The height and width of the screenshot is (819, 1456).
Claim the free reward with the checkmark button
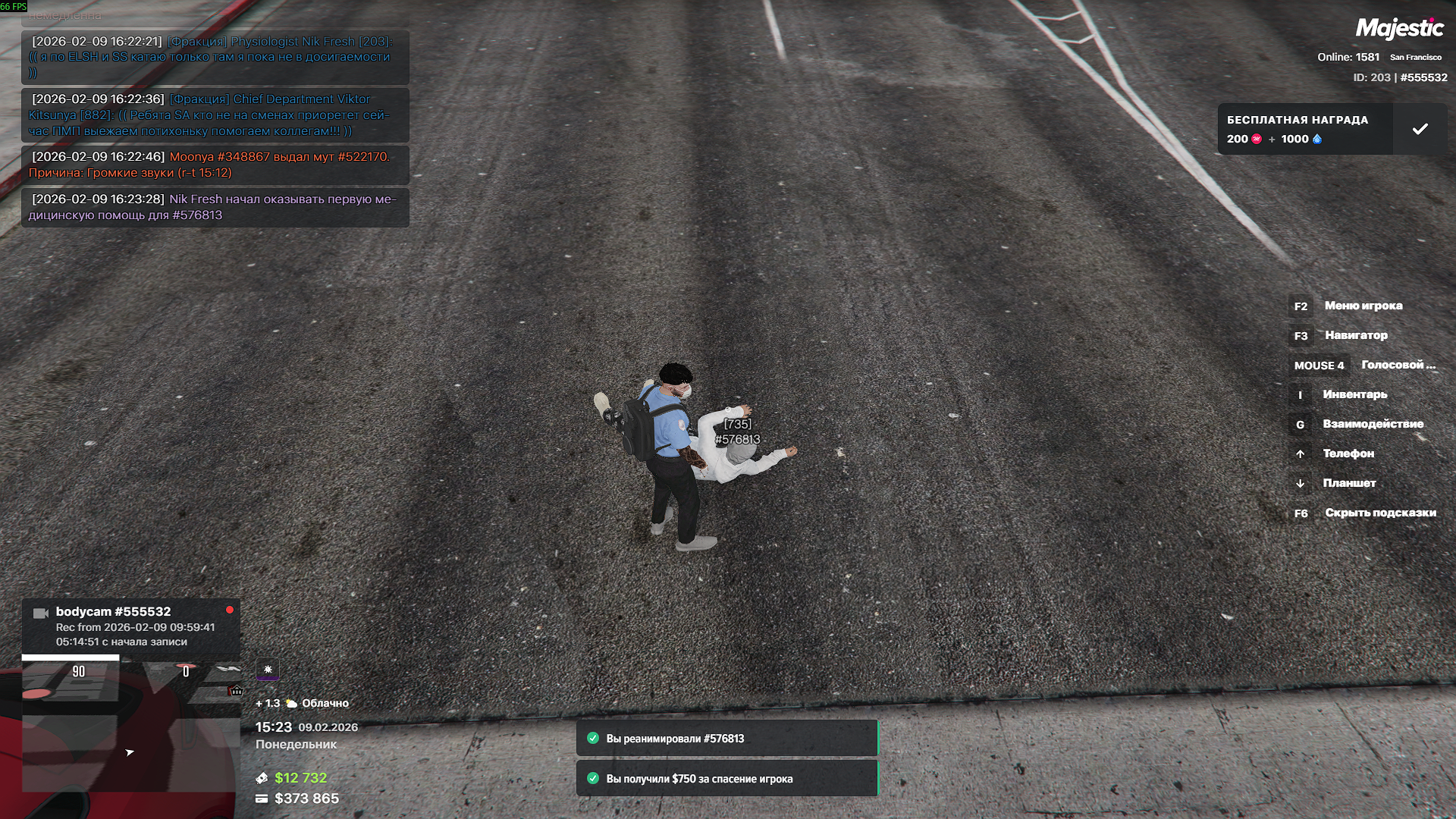(x=1420, y=129)
